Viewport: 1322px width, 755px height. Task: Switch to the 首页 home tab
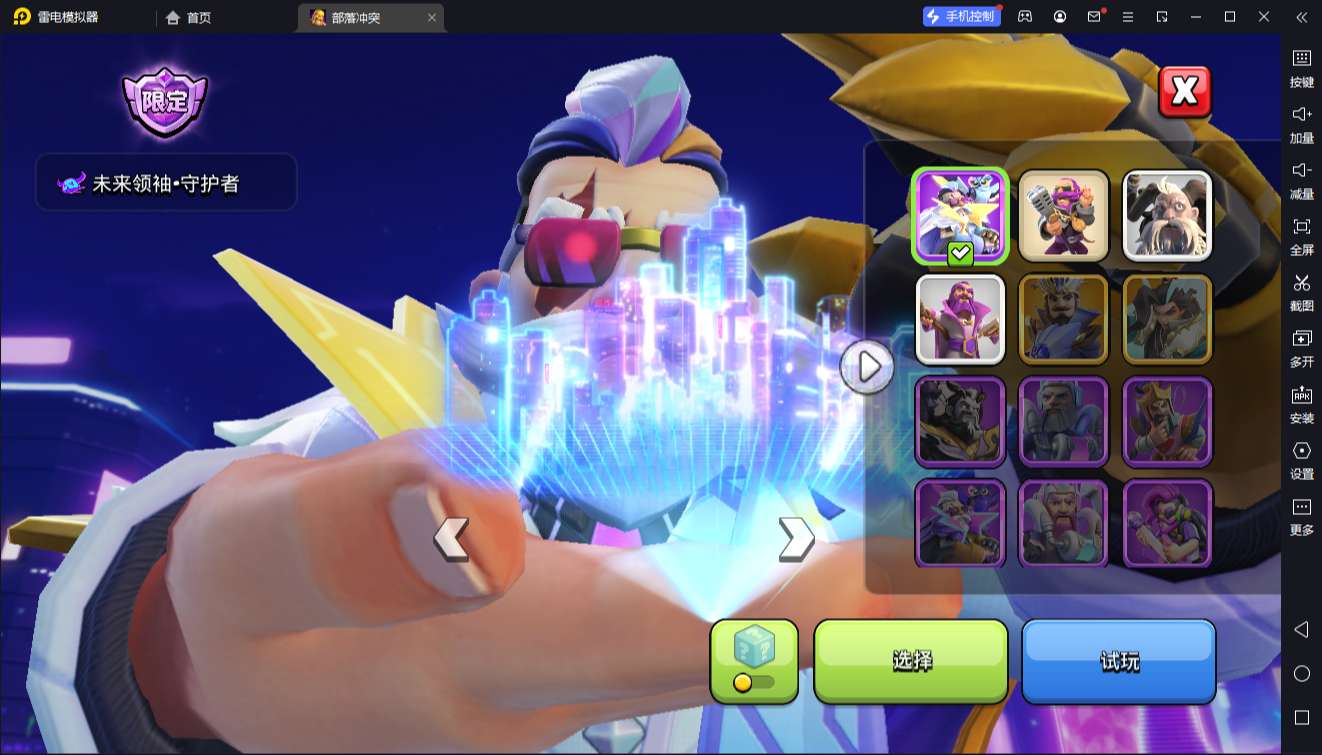click(189, 17)
